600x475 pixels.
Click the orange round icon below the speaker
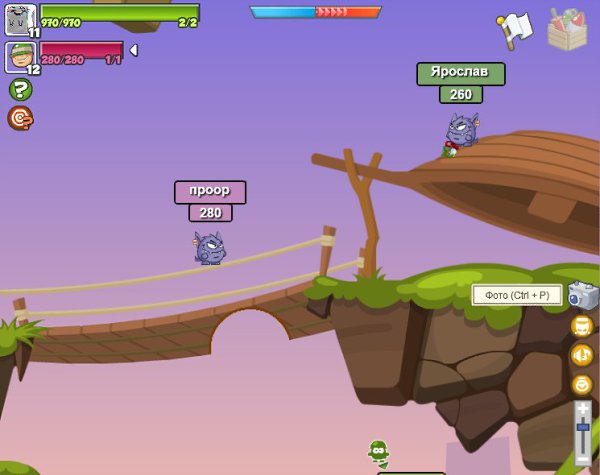pyautogui.click(x=582, y=384)
